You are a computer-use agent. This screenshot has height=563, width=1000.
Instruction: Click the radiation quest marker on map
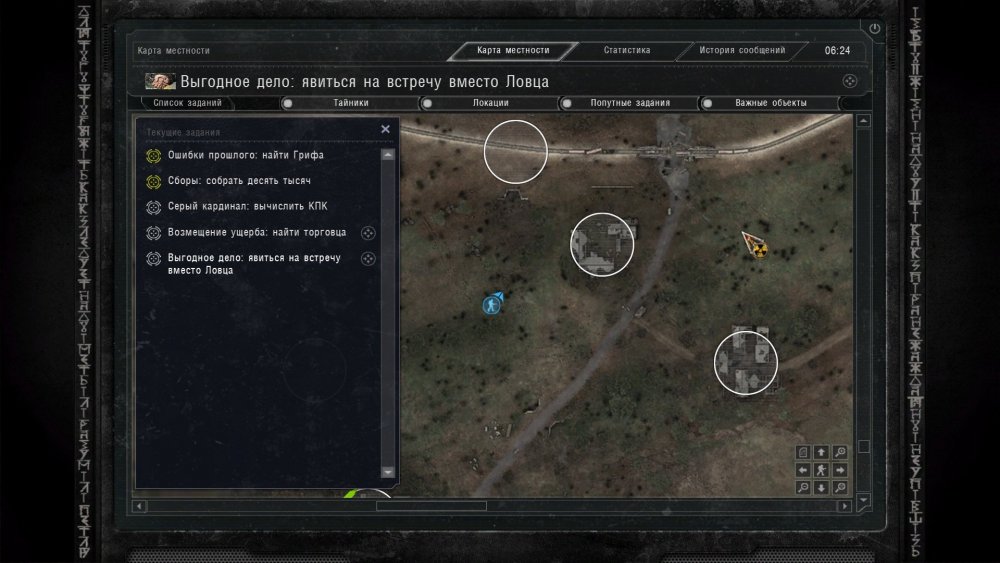(x=759, y=247)
